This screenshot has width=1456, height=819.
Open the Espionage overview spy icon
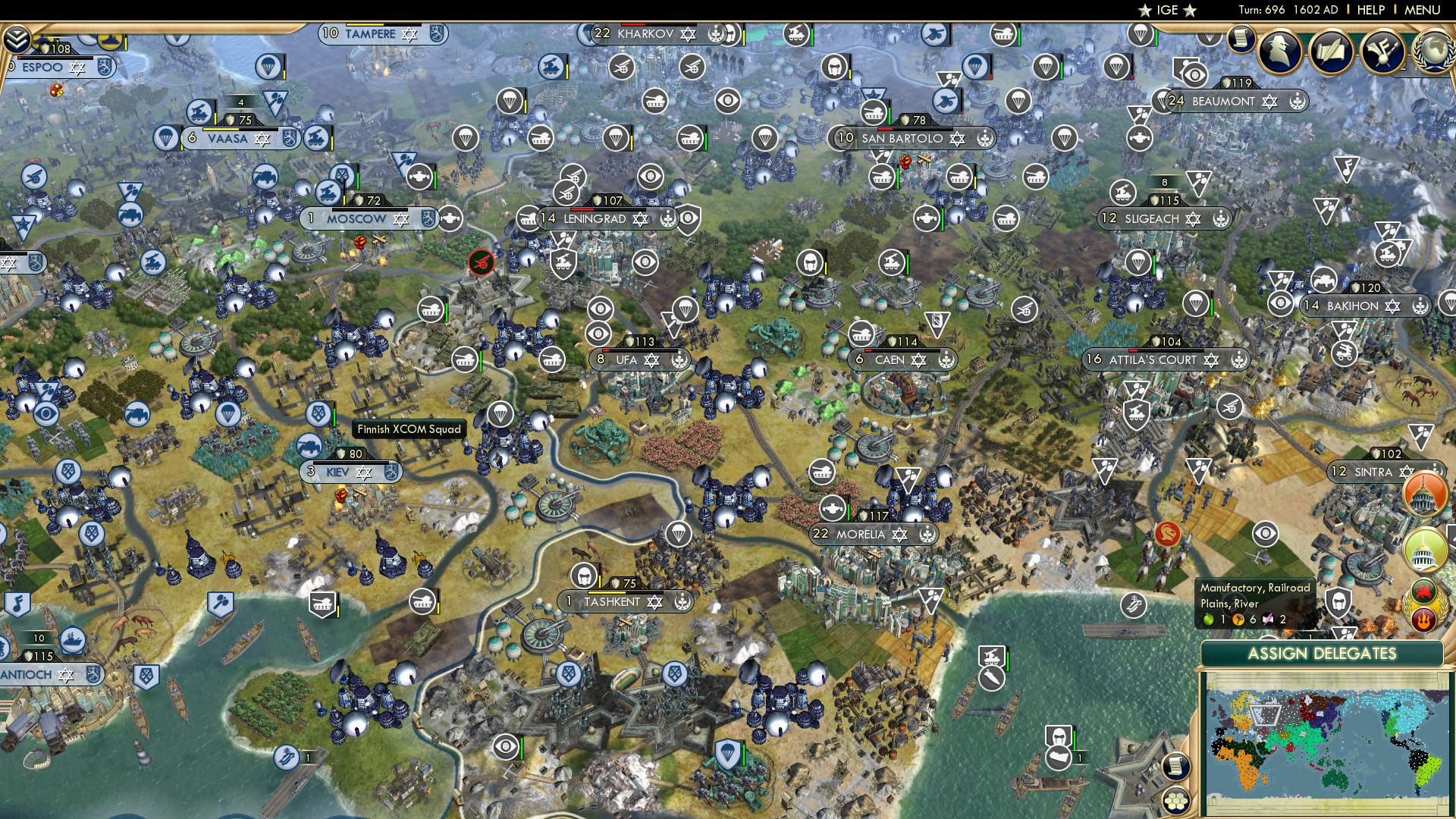1278,52
